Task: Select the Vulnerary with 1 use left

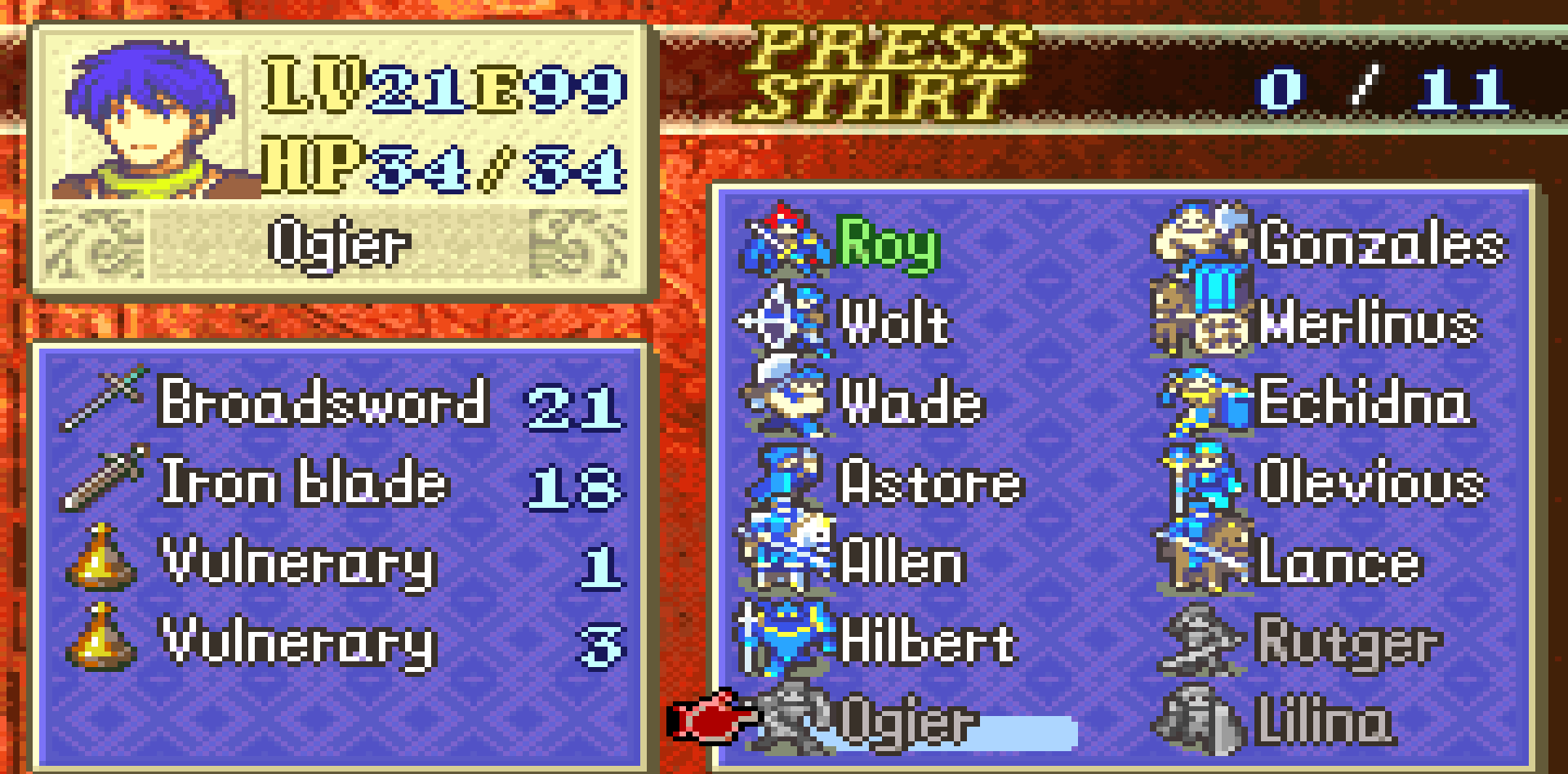Action: pyautogui.click(x=299, y=562)
